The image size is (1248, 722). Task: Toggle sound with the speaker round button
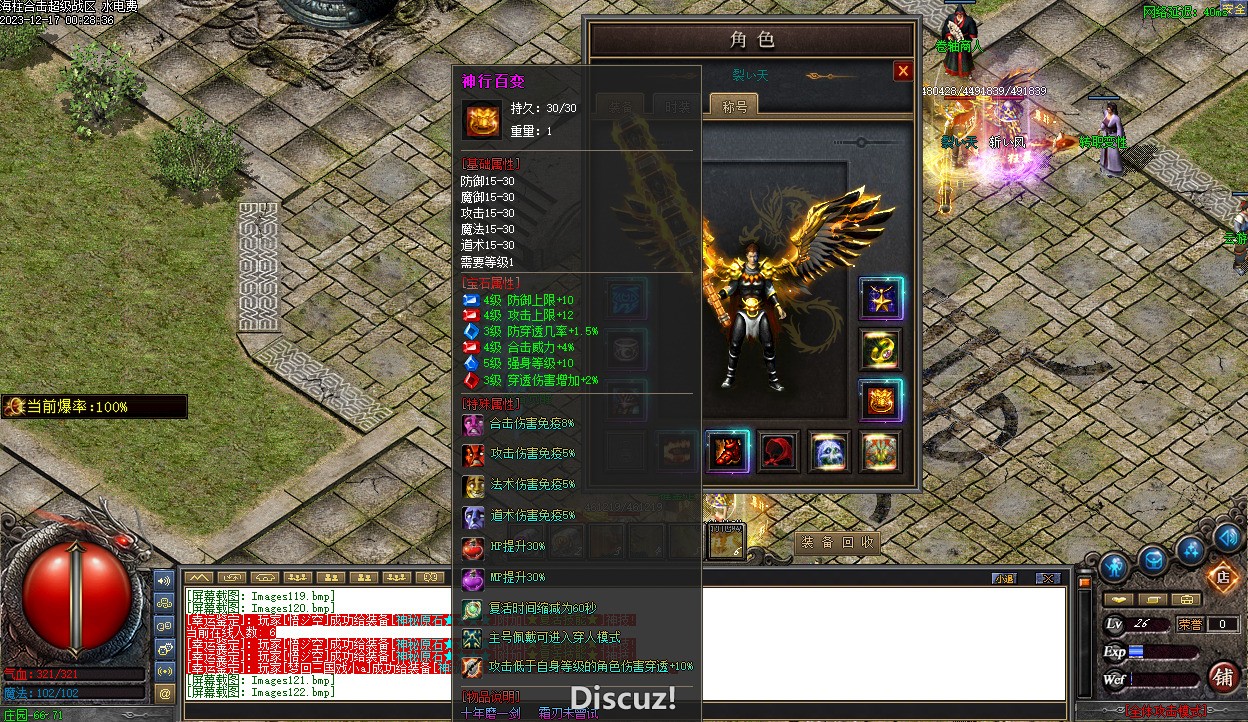[x=1228, y=538]
